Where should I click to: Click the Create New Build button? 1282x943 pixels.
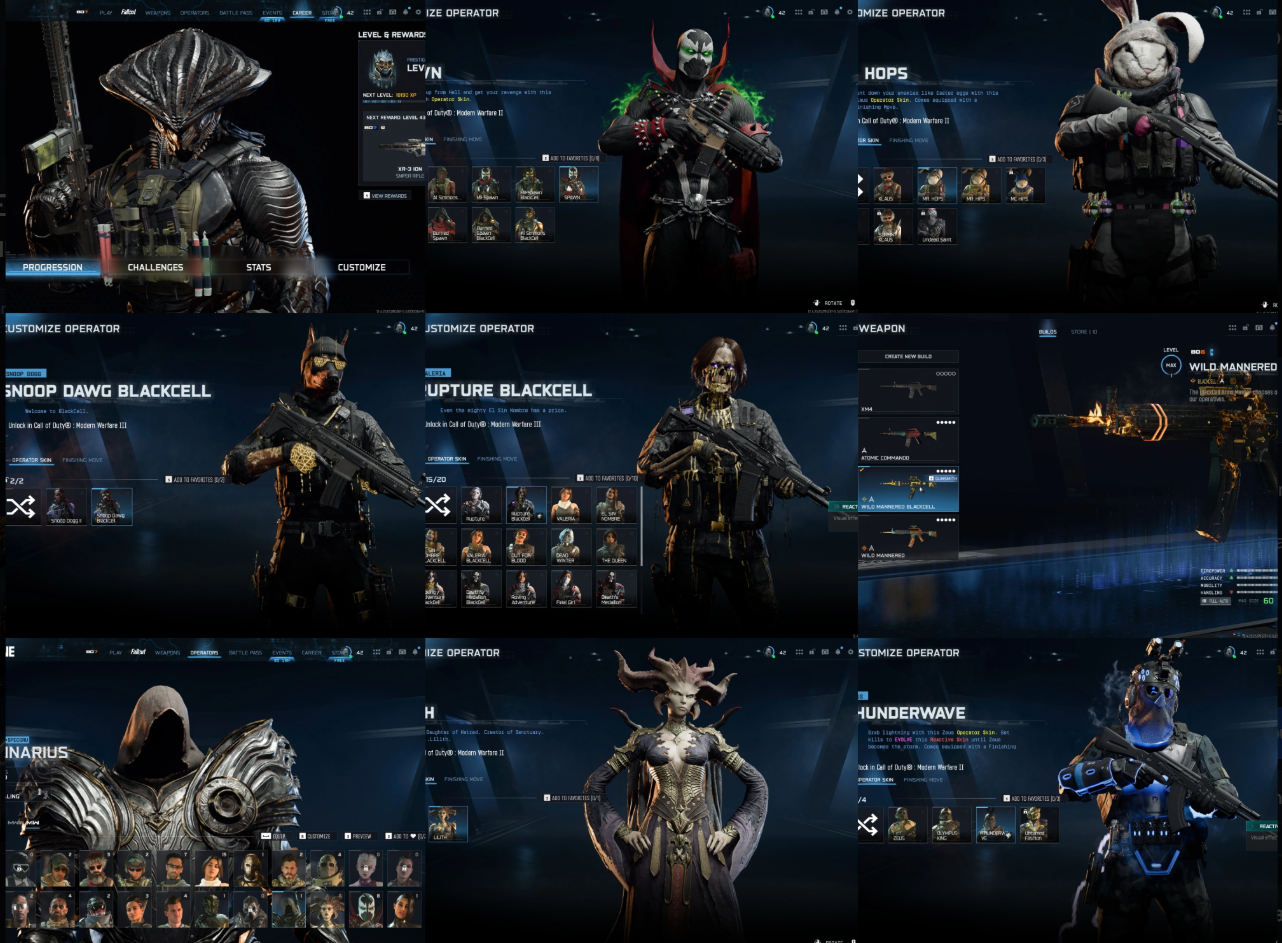pyautogui.click(x=908, y=355)
